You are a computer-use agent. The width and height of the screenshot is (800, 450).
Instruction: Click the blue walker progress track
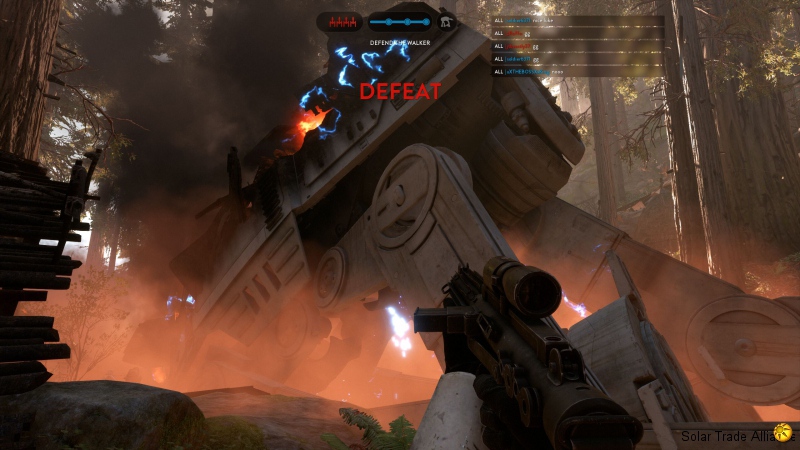point(400,21)
